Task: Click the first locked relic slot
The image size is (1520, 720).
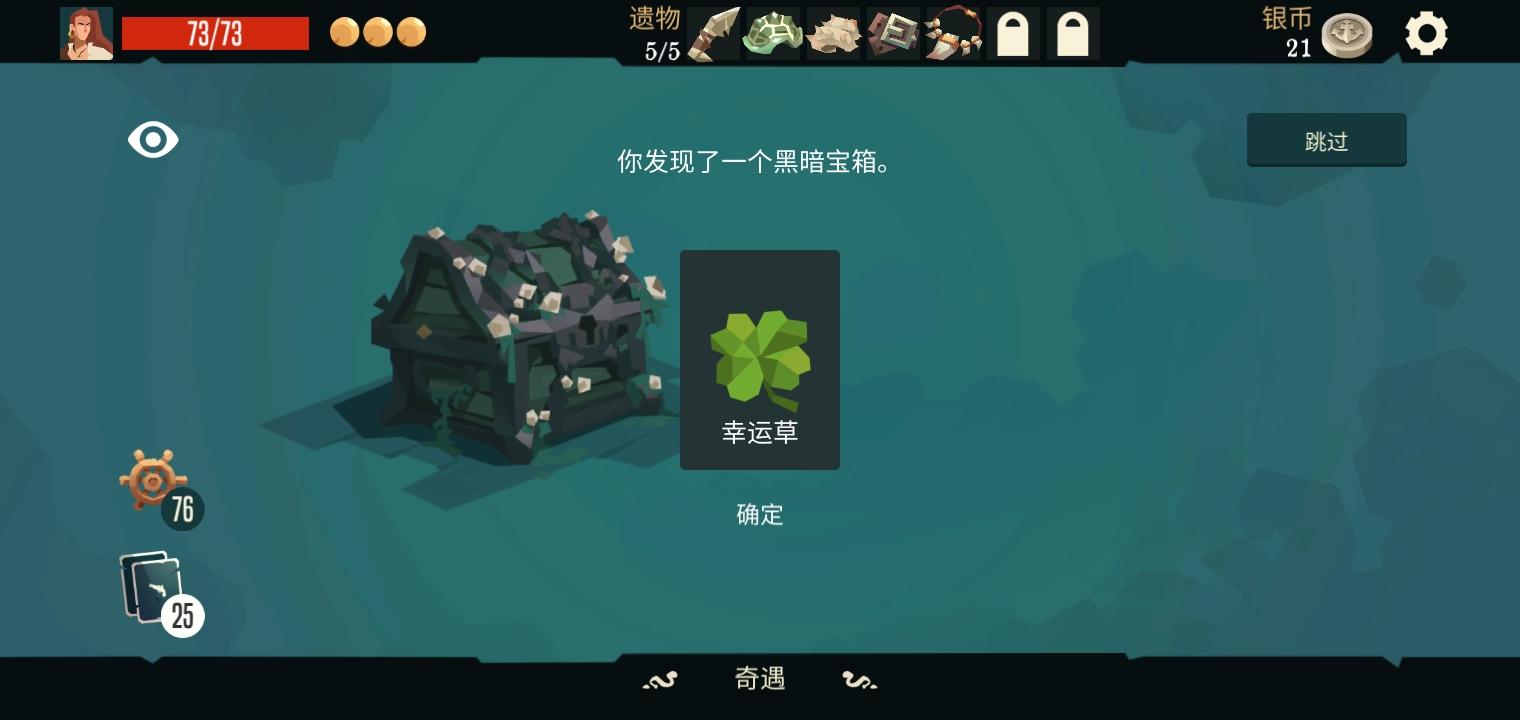Action: point(1013,32)
